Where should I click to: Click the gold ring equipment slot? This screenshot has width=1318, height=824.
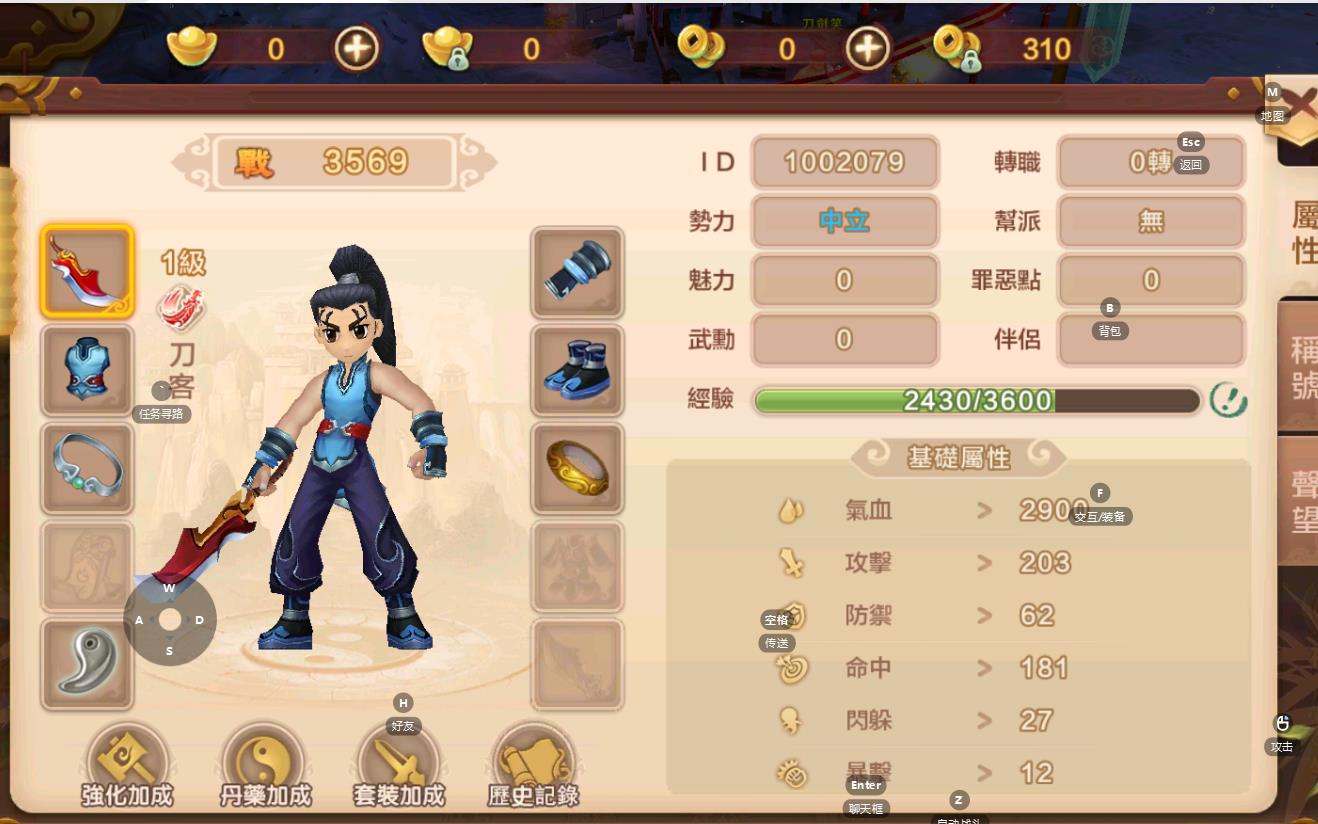click(x=577, y=468)
